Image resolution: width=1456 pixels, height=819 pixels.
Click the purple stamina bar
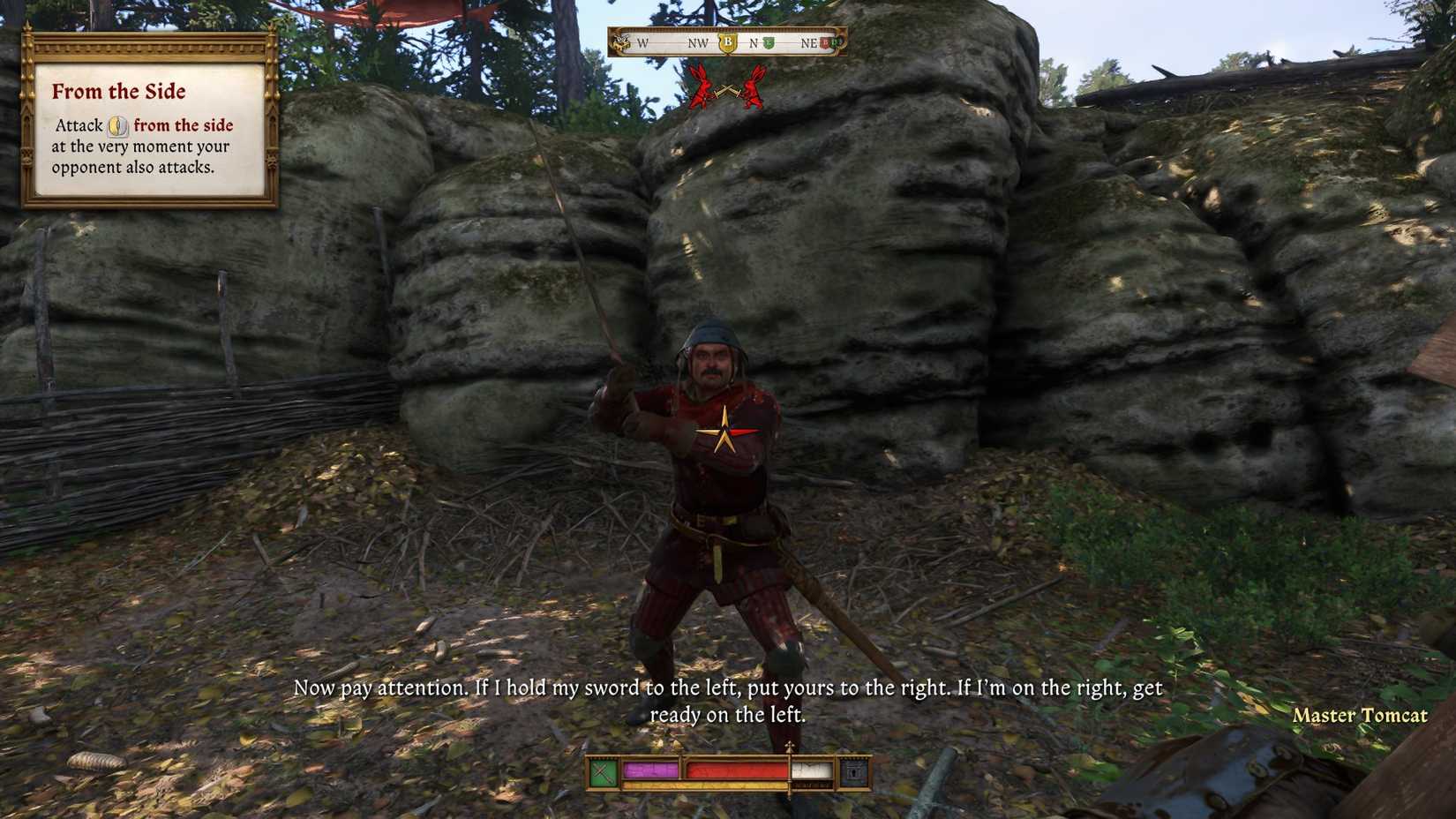pyautogui.click(x=649, y=770)
